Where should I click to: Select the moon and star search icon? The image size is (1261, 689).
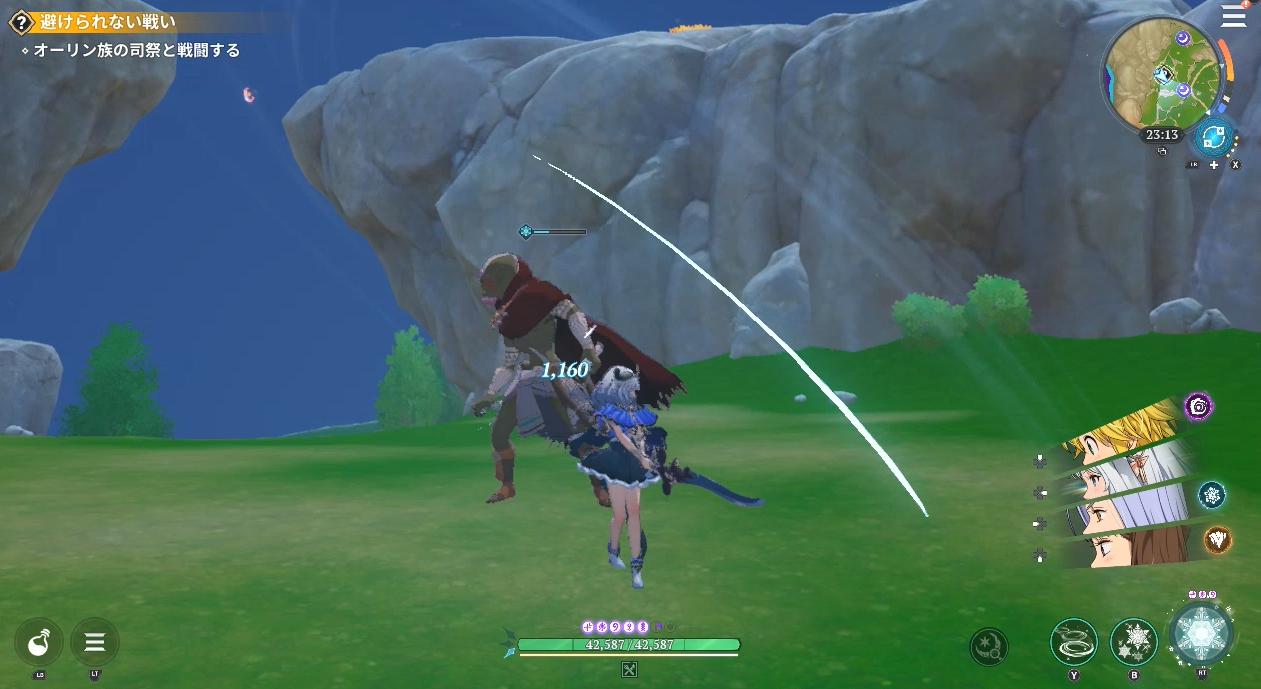[x=989, y=647]
